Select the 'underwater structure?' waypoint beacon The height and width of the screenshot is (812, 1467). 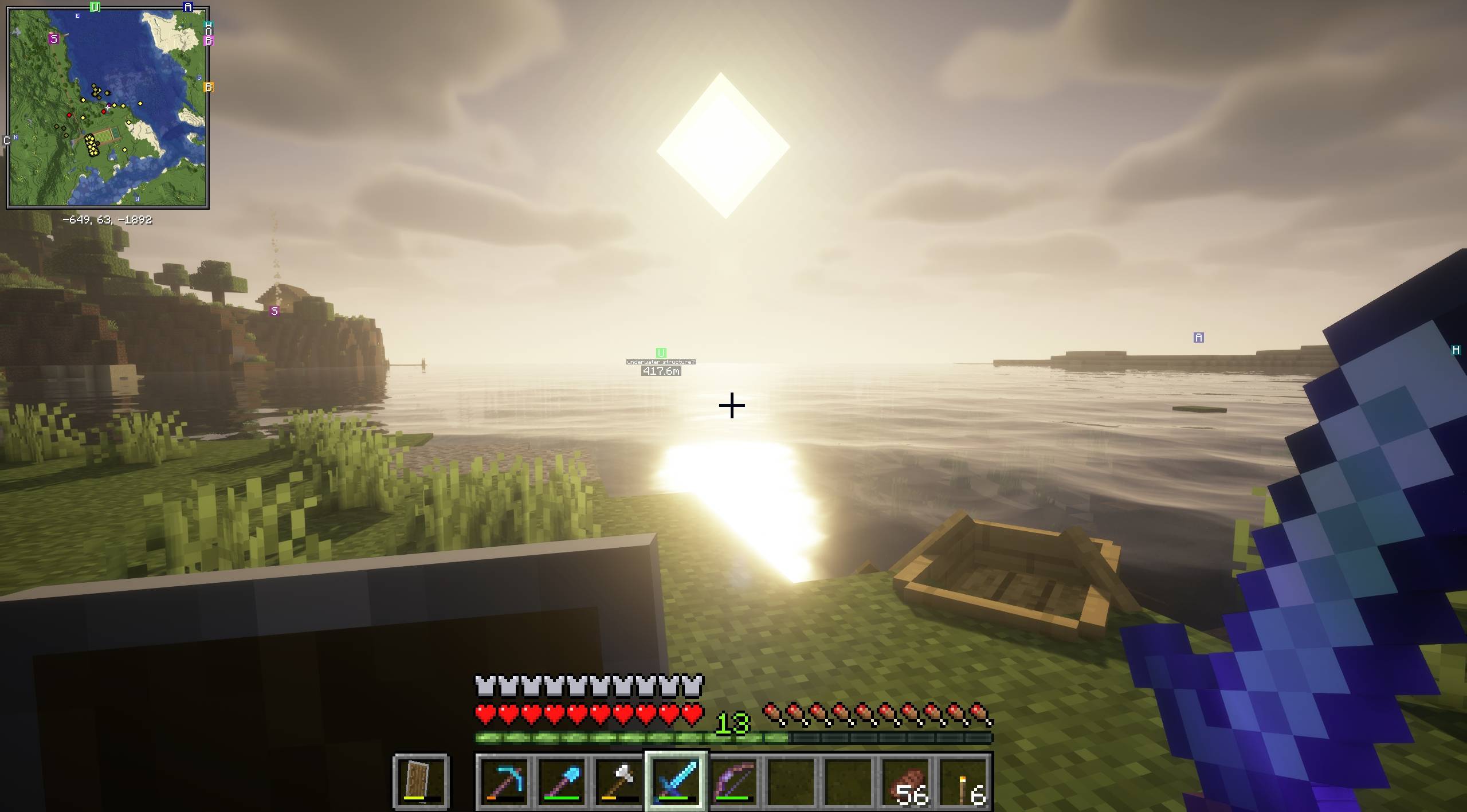[661, 353]
